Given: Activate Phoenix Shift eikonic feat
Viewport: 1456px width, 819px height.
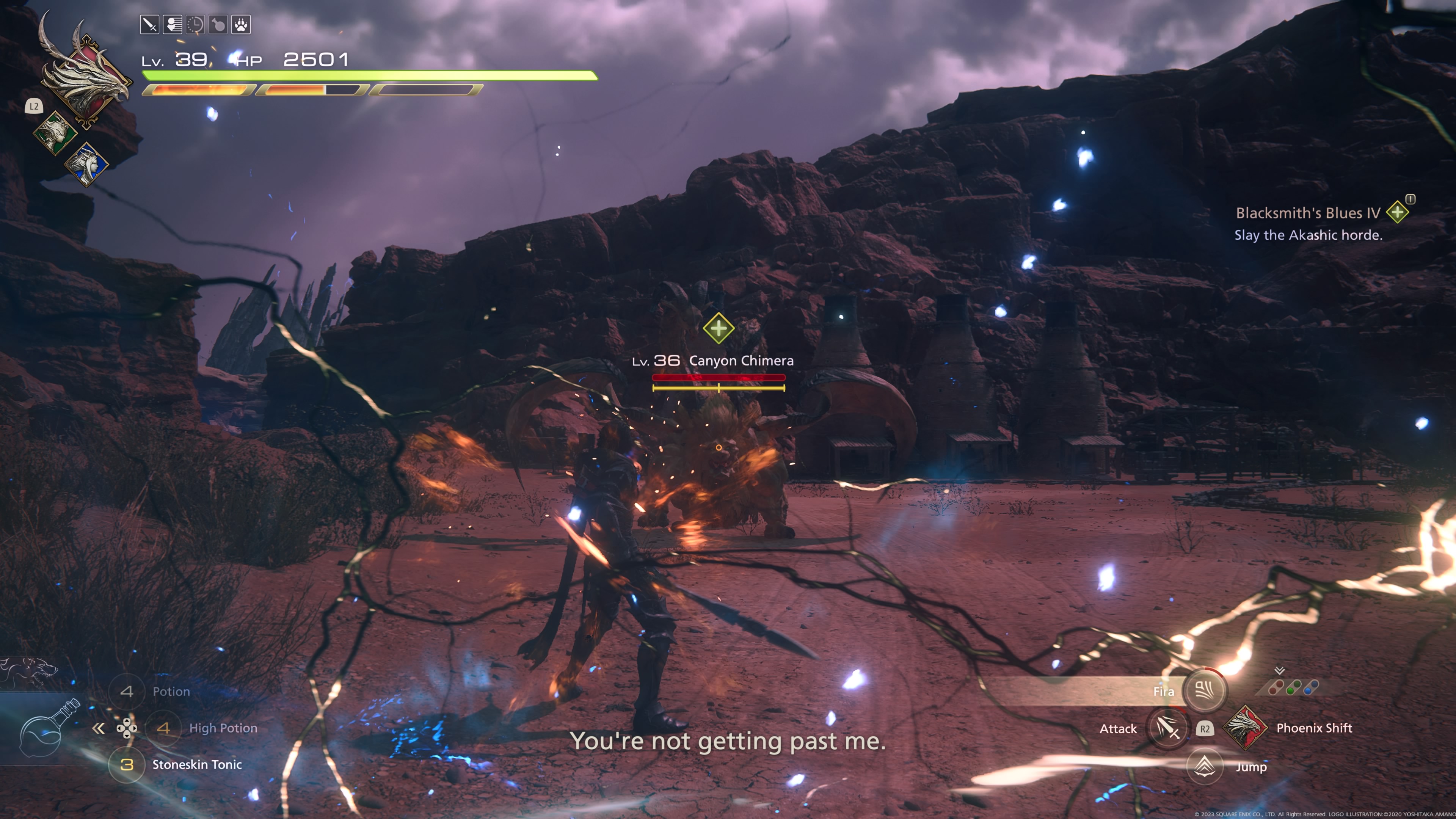Looking at the screenshot, I should [x=1244, y=728].
